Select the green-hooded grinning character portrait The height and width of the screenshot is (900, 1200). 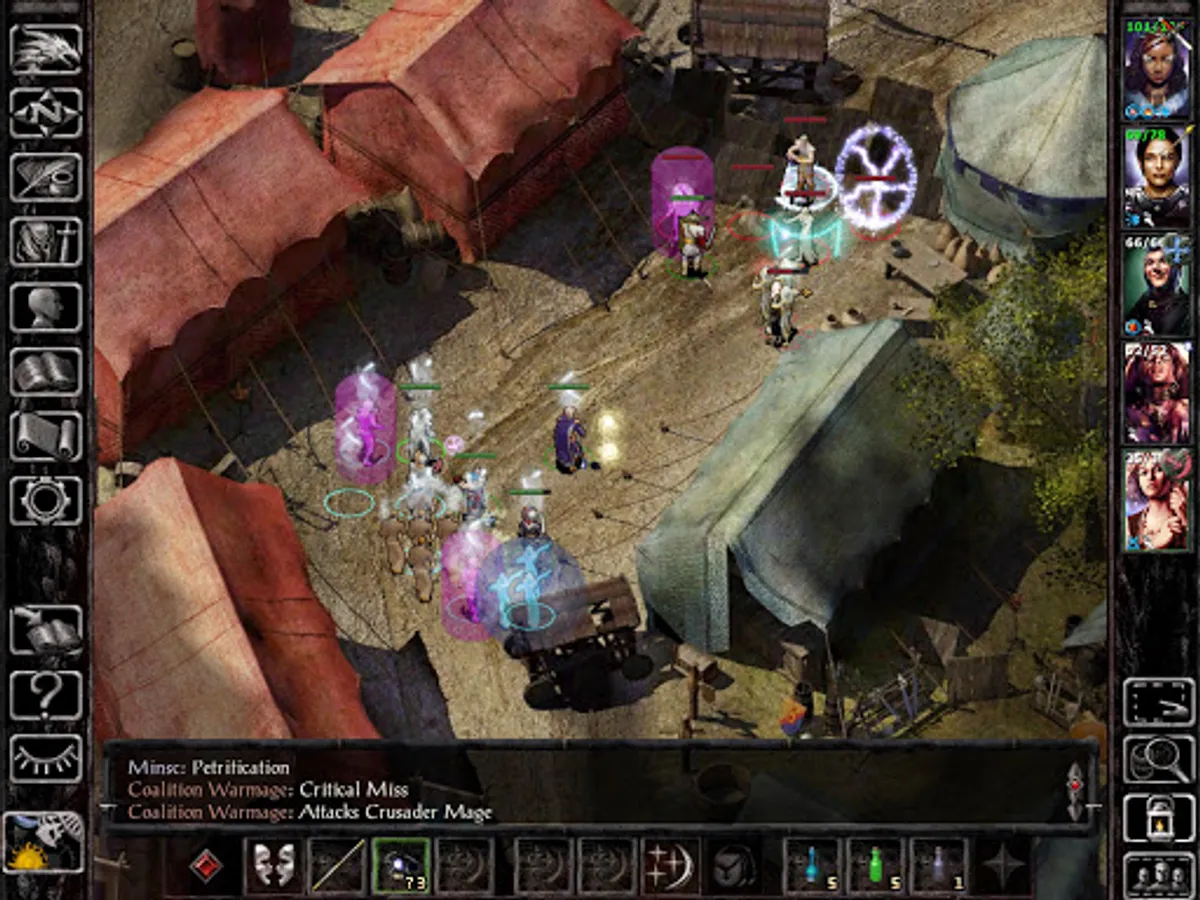point(1157,285)
